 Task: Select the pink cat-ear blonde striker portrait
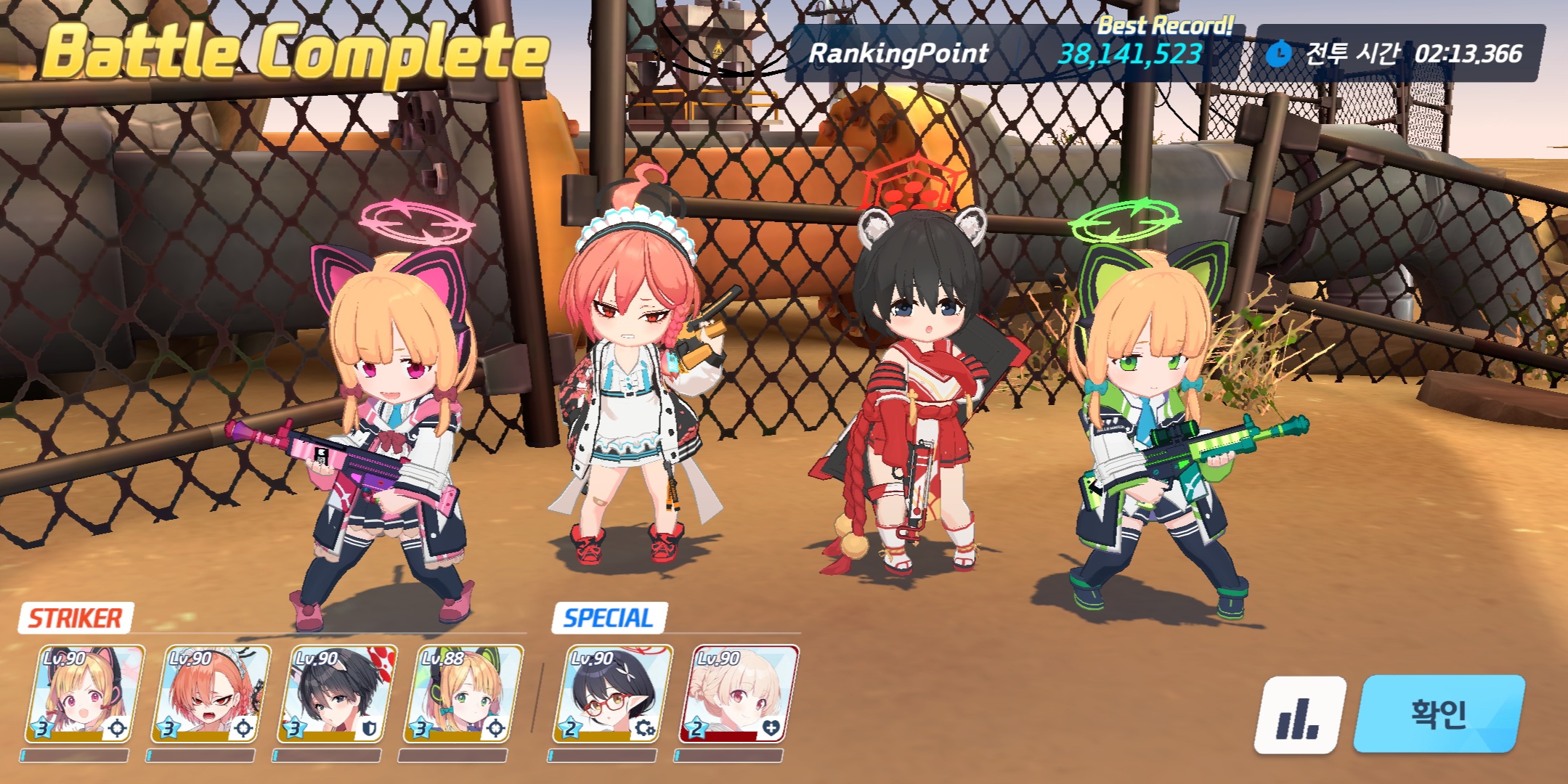click(x=85, y=695)
